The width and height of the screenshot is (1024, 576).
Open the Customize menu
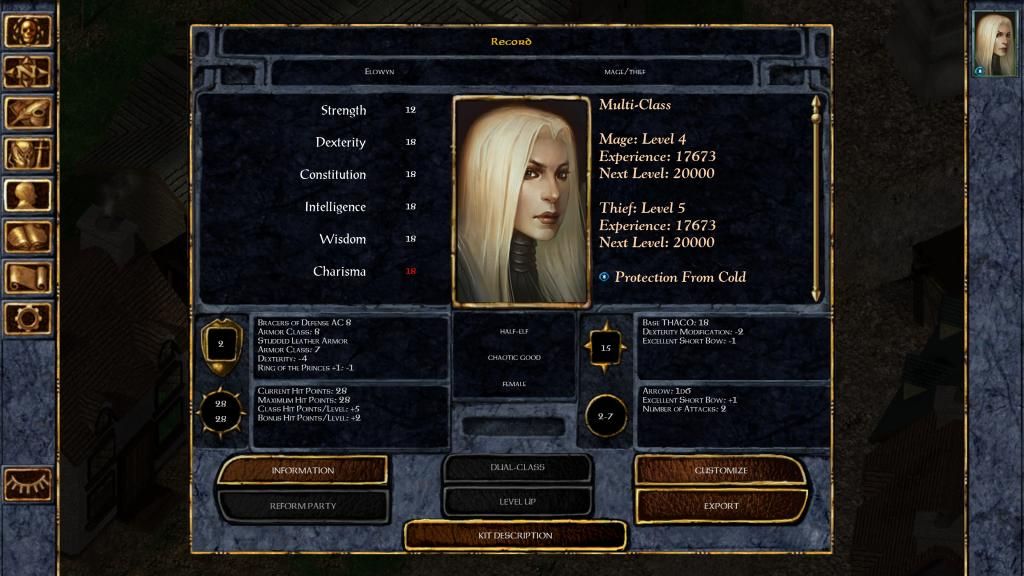720,470
